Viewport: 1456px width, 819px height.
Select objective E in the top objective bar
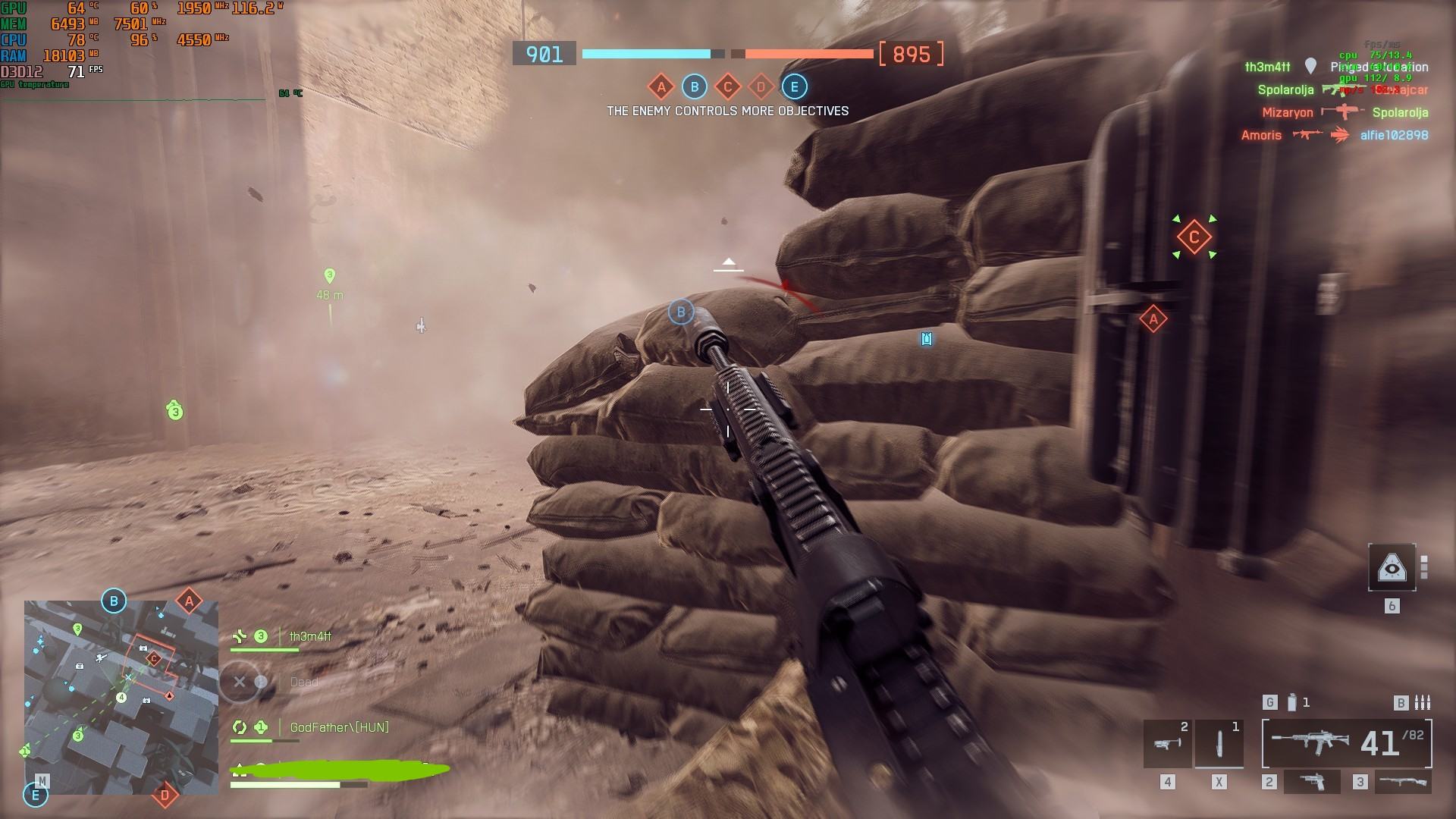pyautogui.click(x=794, y=87)
